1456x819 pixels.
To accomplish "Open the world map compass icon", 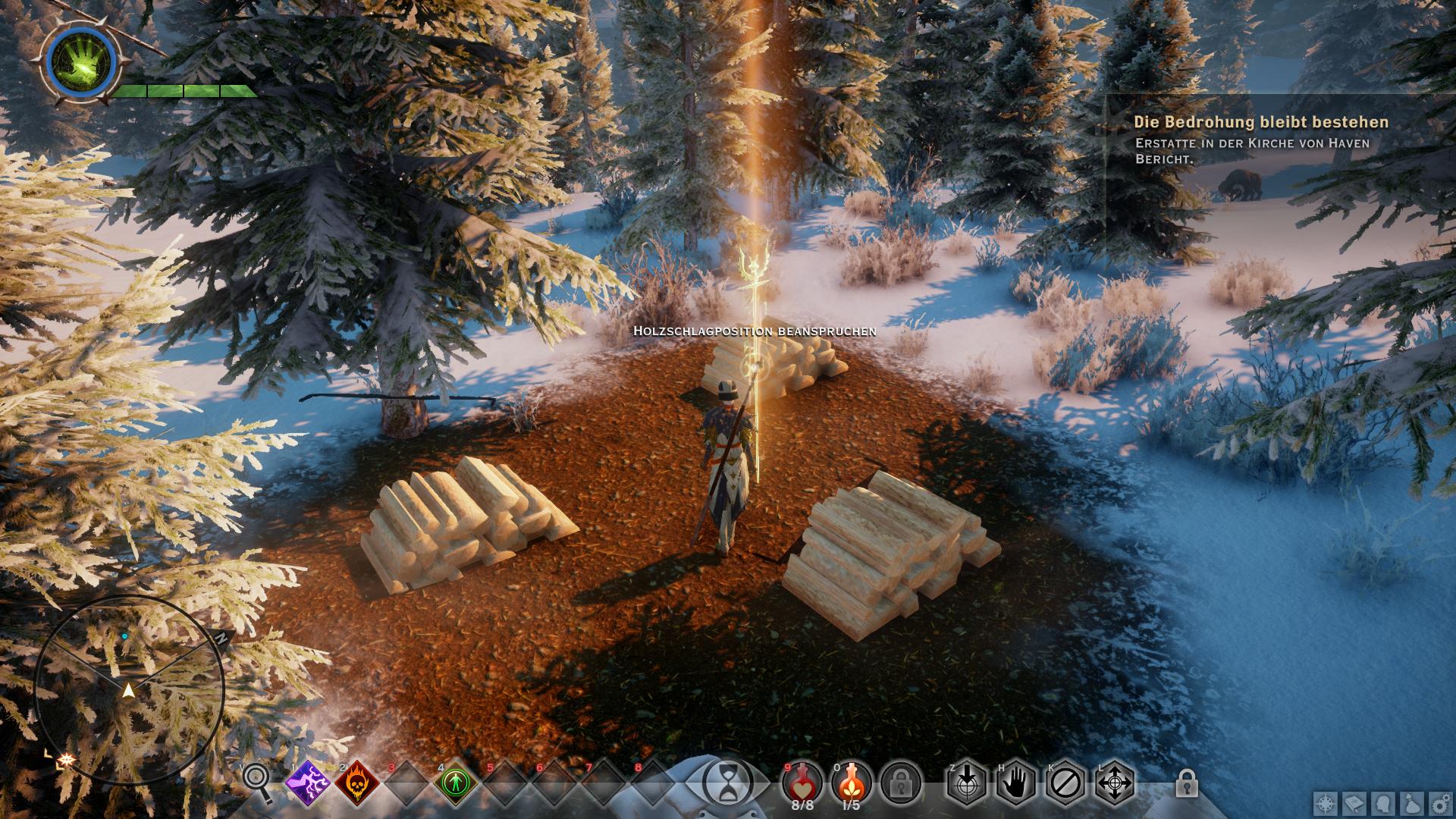I will coord(1325,803).
